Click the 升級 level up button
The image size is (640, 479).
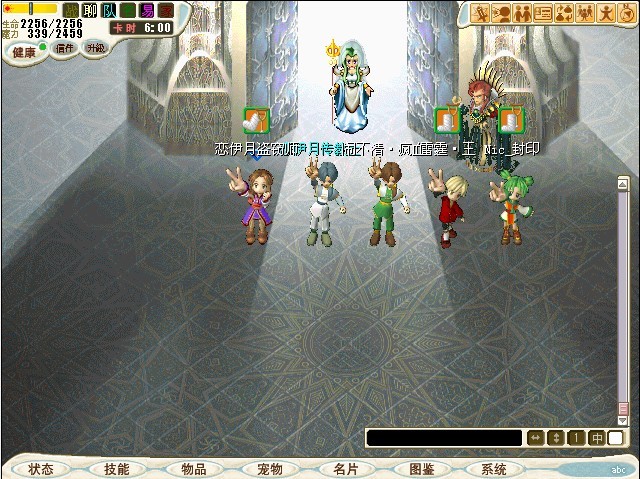pyautogui.click(x=95, y=49)
